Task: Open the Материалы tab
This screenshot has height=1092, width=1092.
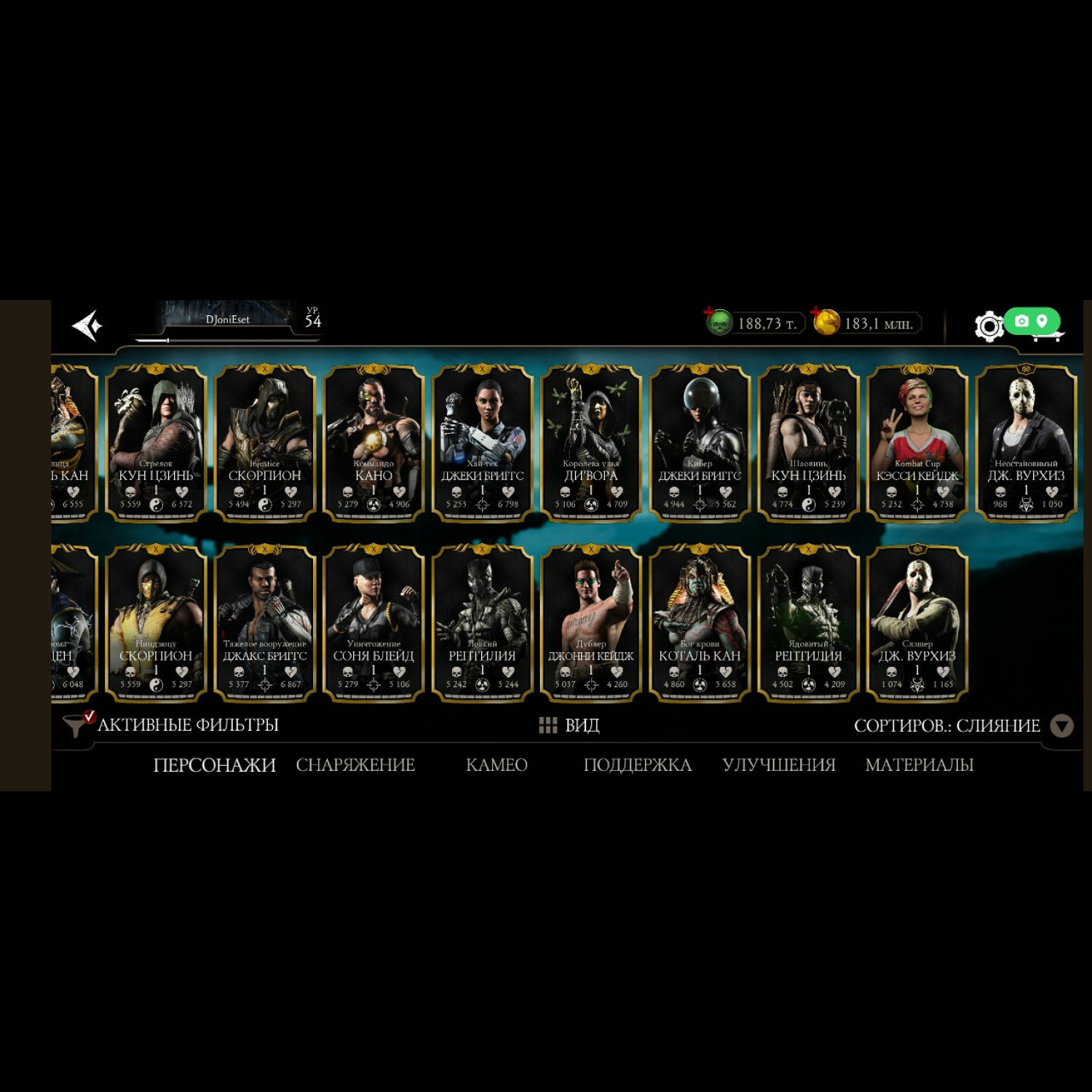Action: click(x=919, y=765)
